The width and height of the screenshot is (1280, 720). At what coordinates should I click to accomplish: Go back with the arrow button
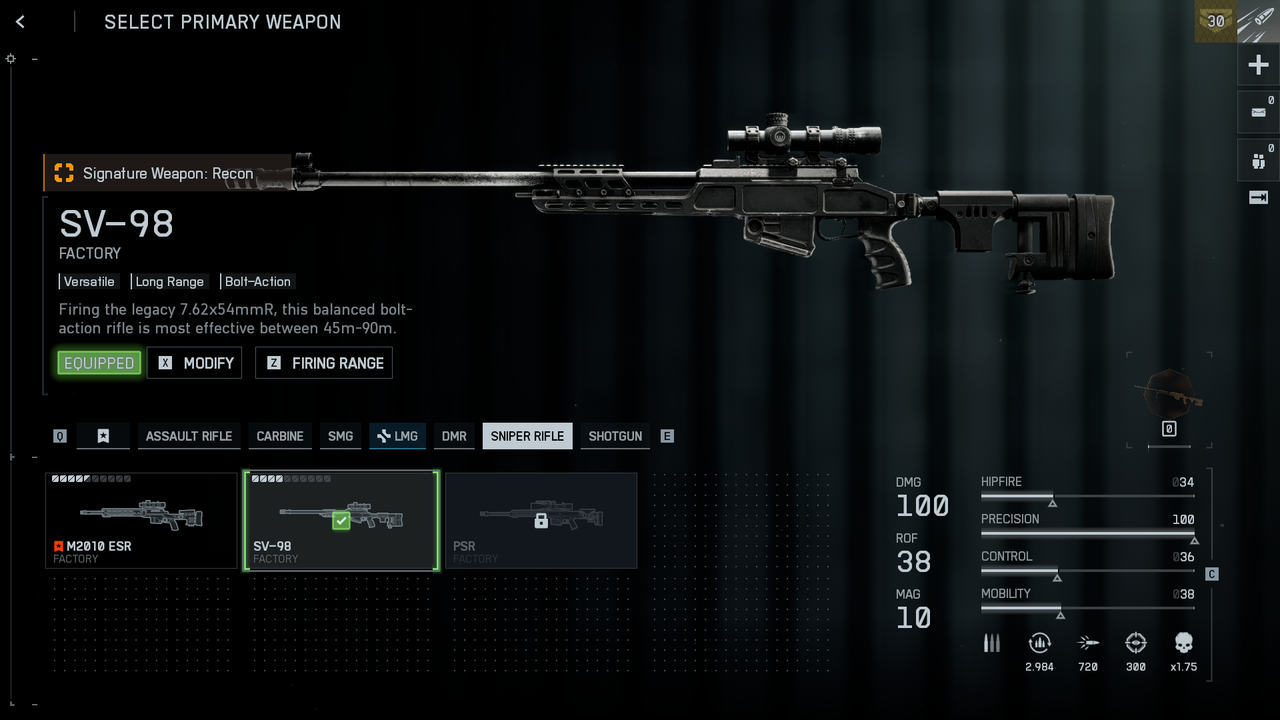click(x=20, y=22)
